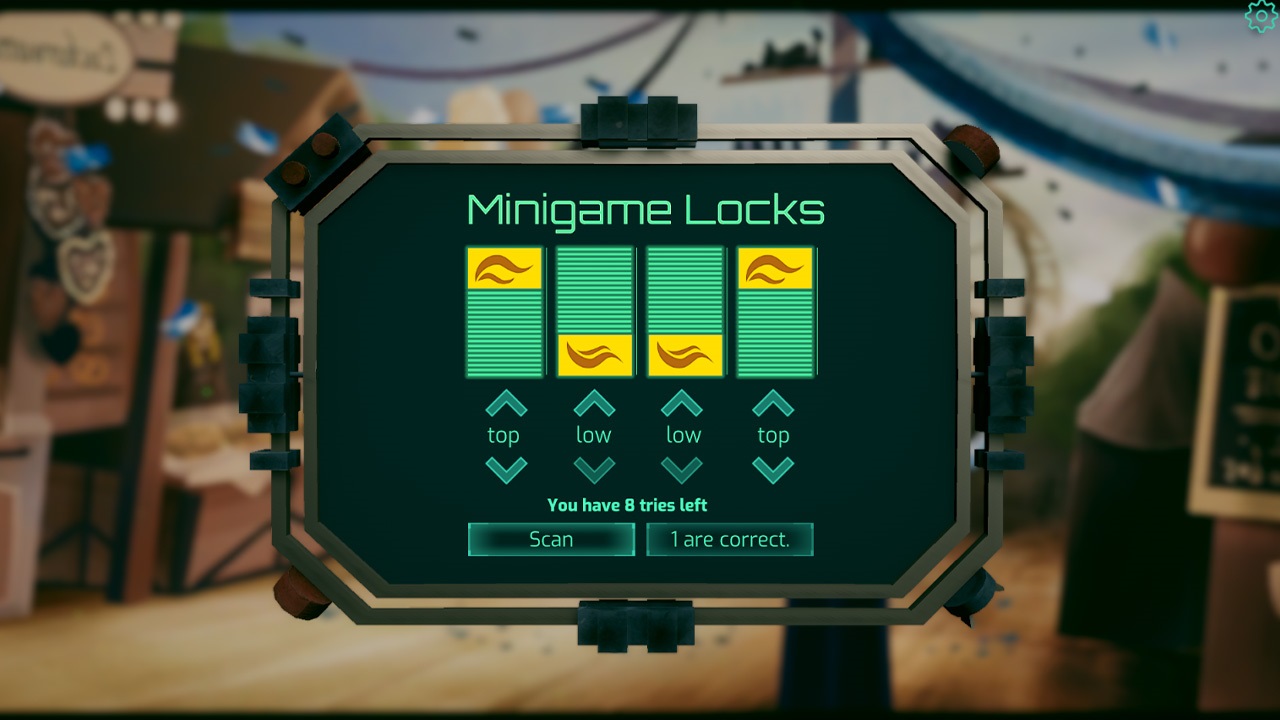The image size is (1280, 720).
Task: Select the second lock reel with bottom wave symbol
Action: [x=594, y=311]
